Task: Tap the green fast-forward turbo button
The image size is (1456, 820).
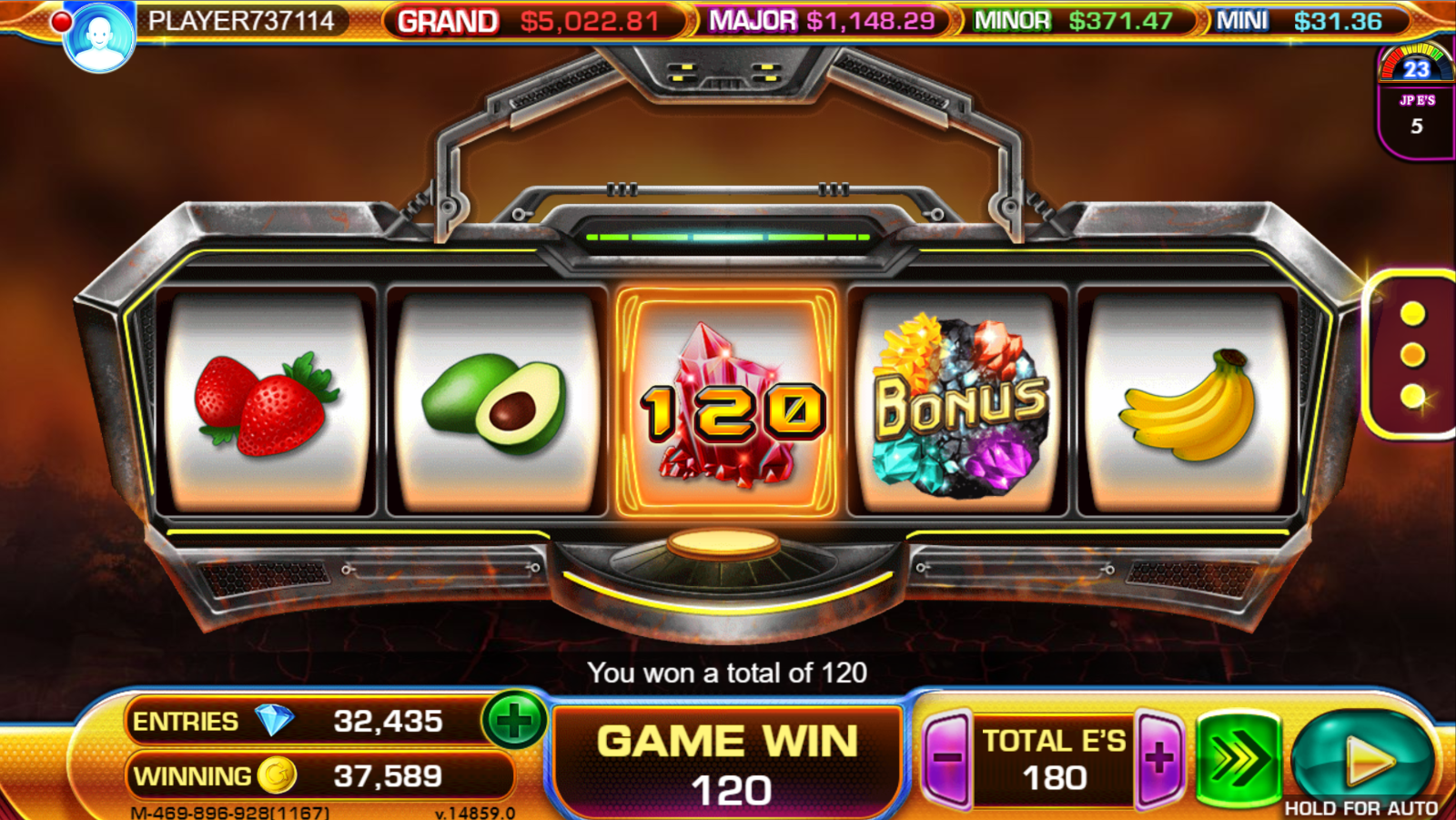Action: [x=1237, y=758]
